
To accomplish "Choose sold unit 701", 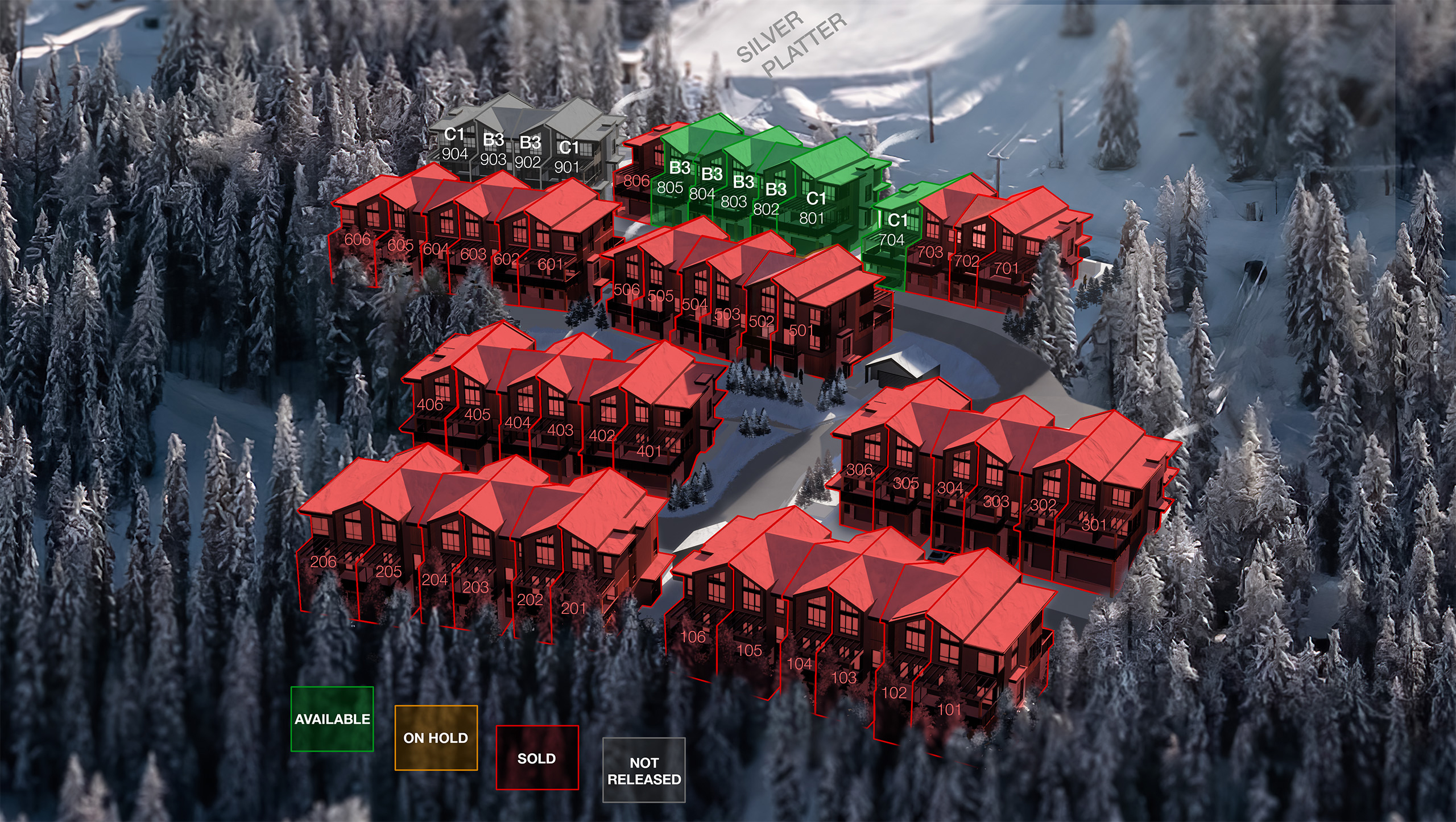I will [1006, 268].
